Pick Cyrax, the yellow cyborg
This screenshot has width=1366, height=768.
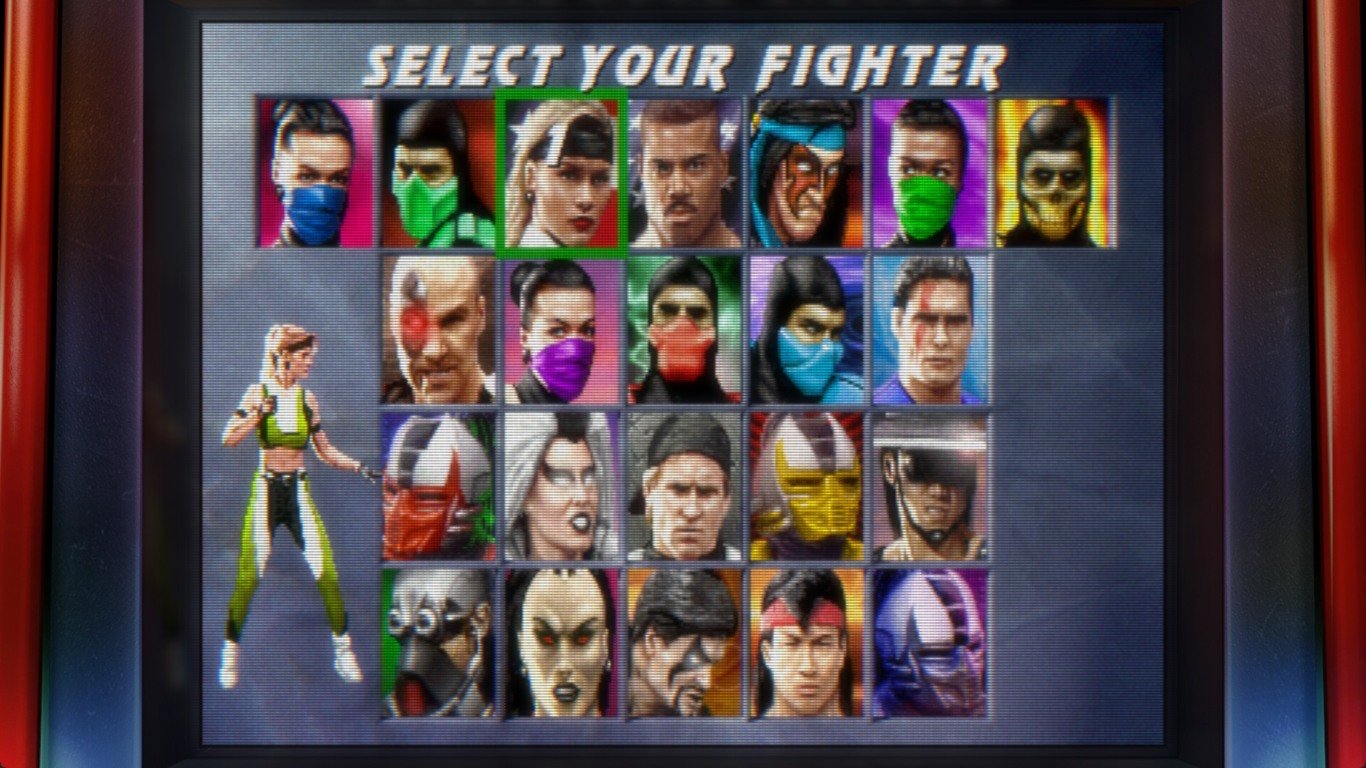[806, 487]
